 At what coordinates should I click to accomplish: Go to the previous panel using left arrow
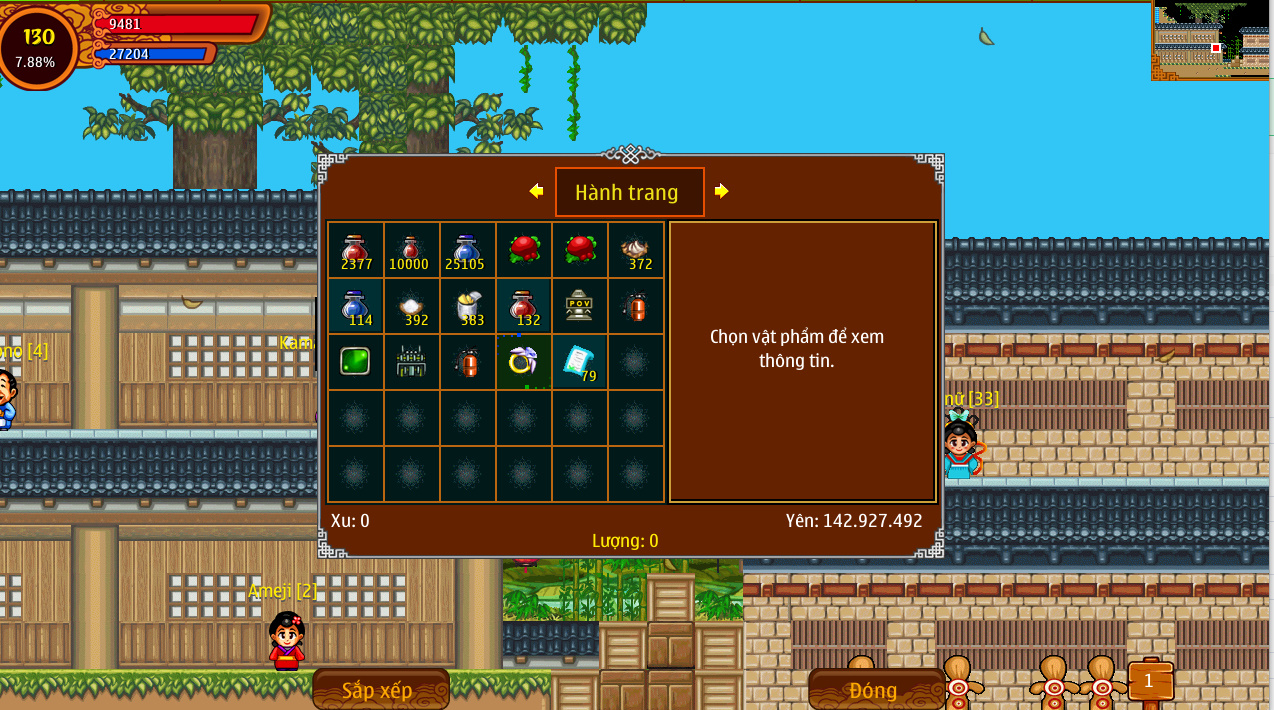pyautogui.click(x=536, y=191)
